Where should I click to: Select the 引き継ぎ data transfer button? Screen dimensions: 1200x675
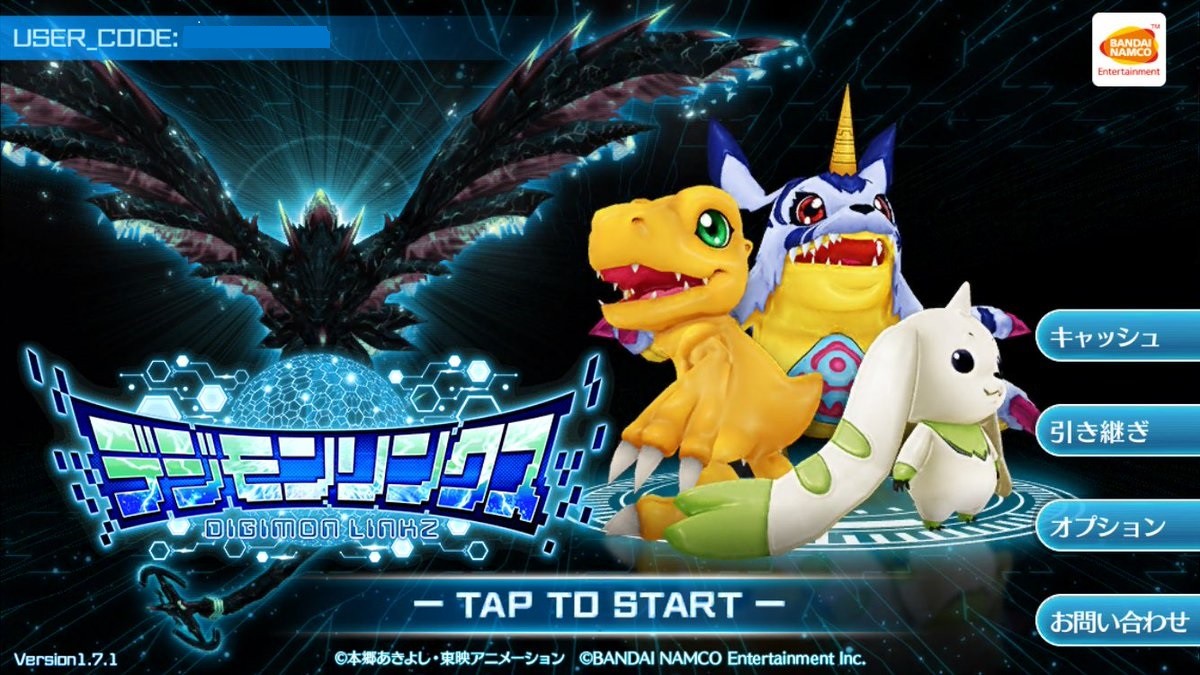click(1116, 431)
